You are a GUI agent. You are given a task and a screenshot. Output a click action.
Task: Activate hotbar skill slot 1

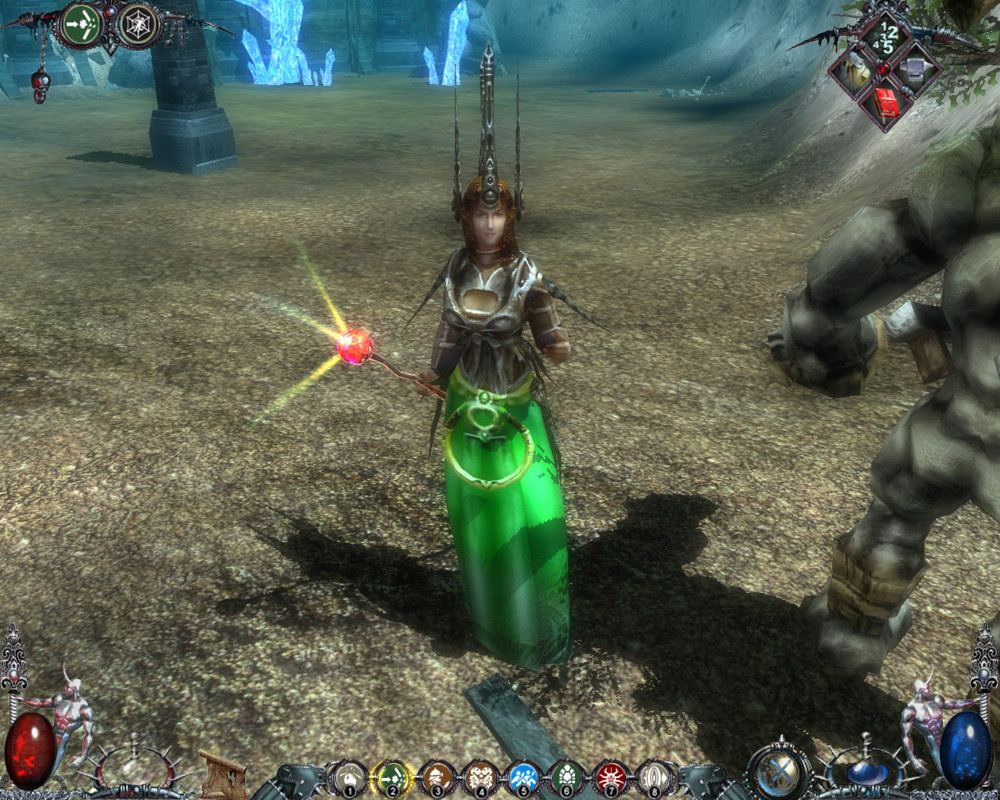tap(349, 777)
